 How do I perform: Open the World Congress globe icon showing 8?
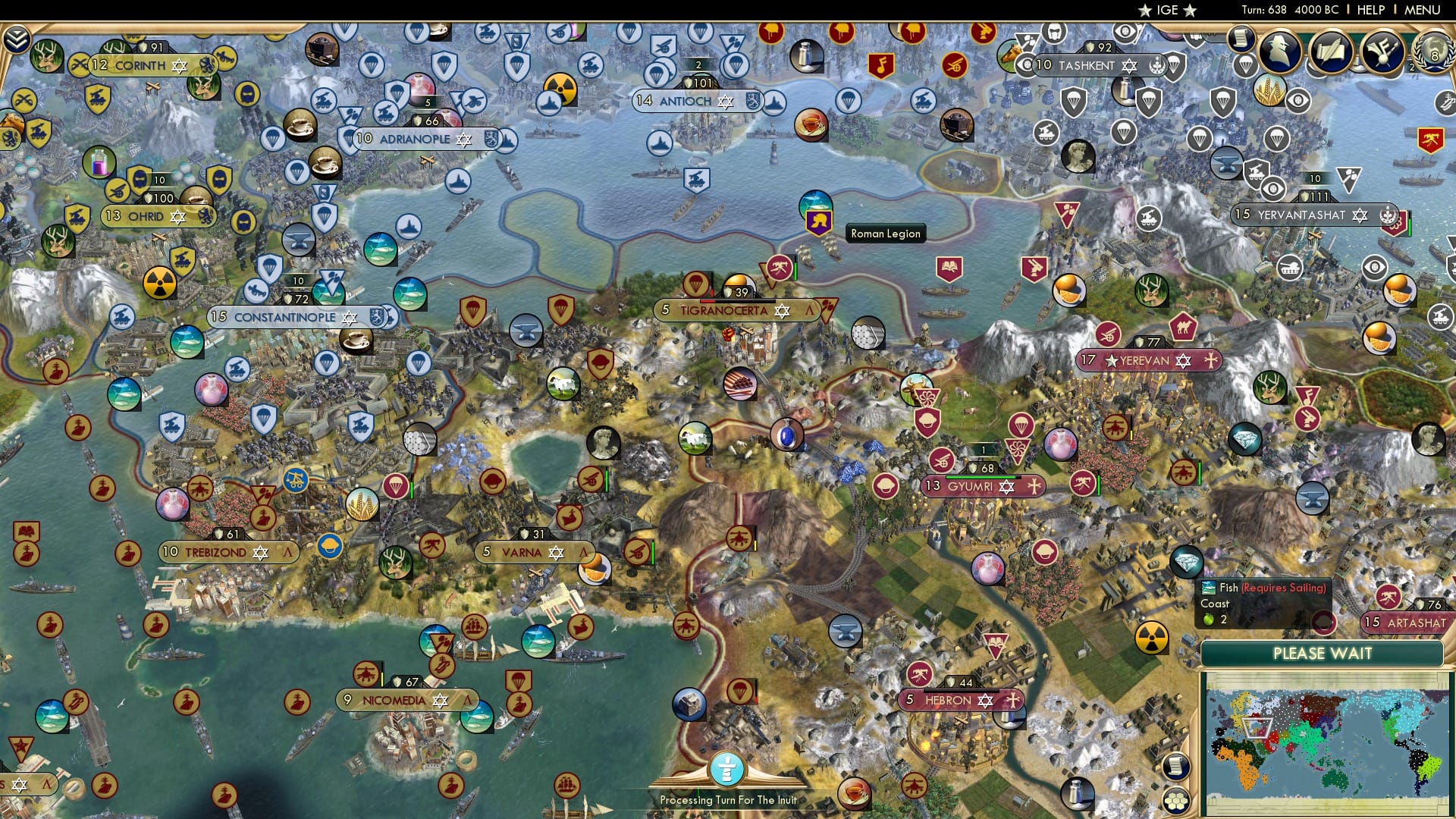[1432, 53]
